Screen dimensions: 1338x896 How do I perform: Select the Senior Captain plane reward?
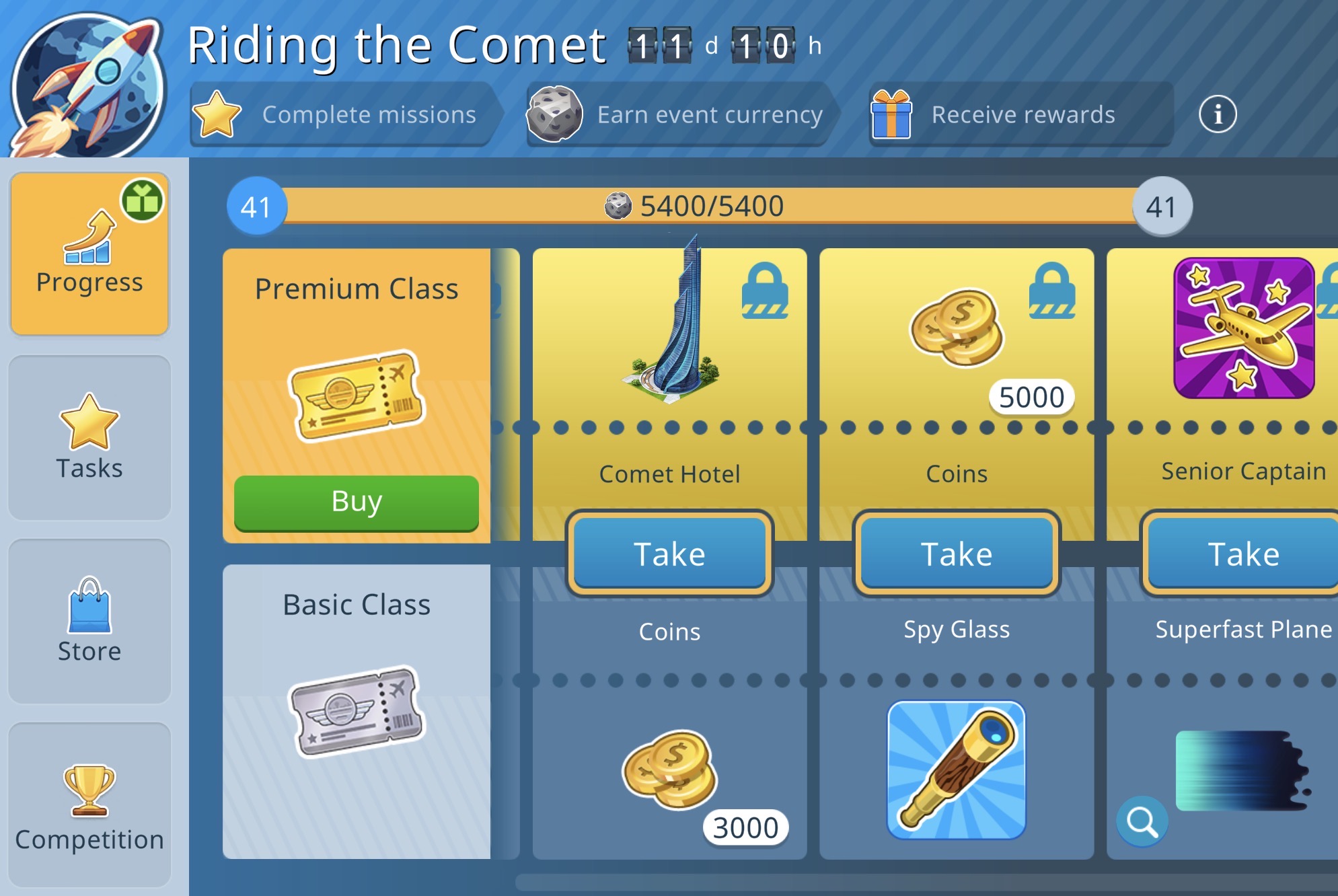click(1244, 328)
